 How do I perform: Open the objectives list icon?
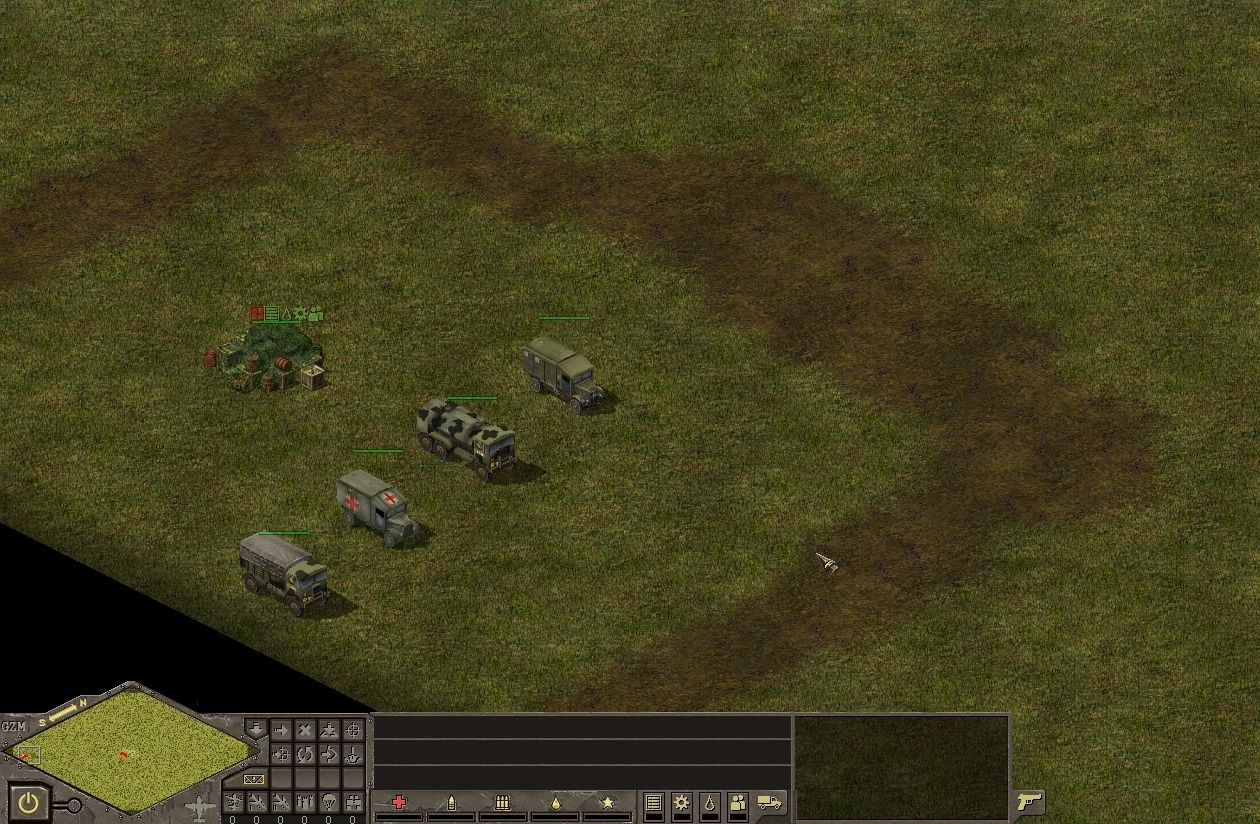point(653,802)
